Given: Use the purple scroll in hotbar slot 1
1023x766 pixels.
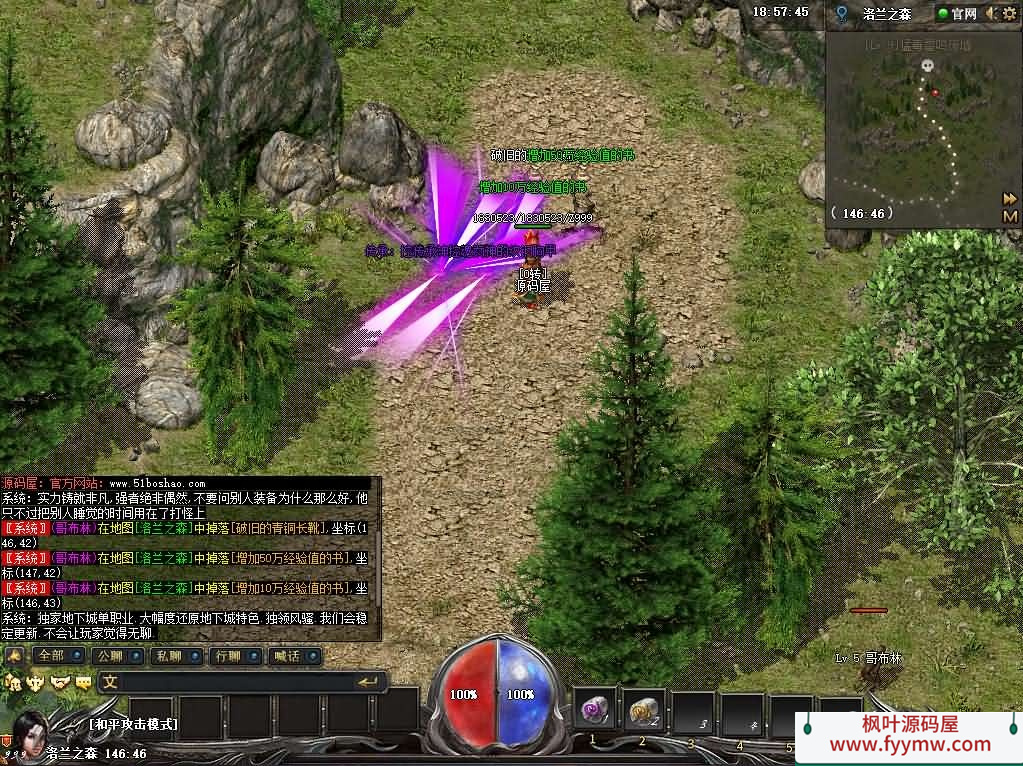Looking at the screenshot, I should pos(598,710).
